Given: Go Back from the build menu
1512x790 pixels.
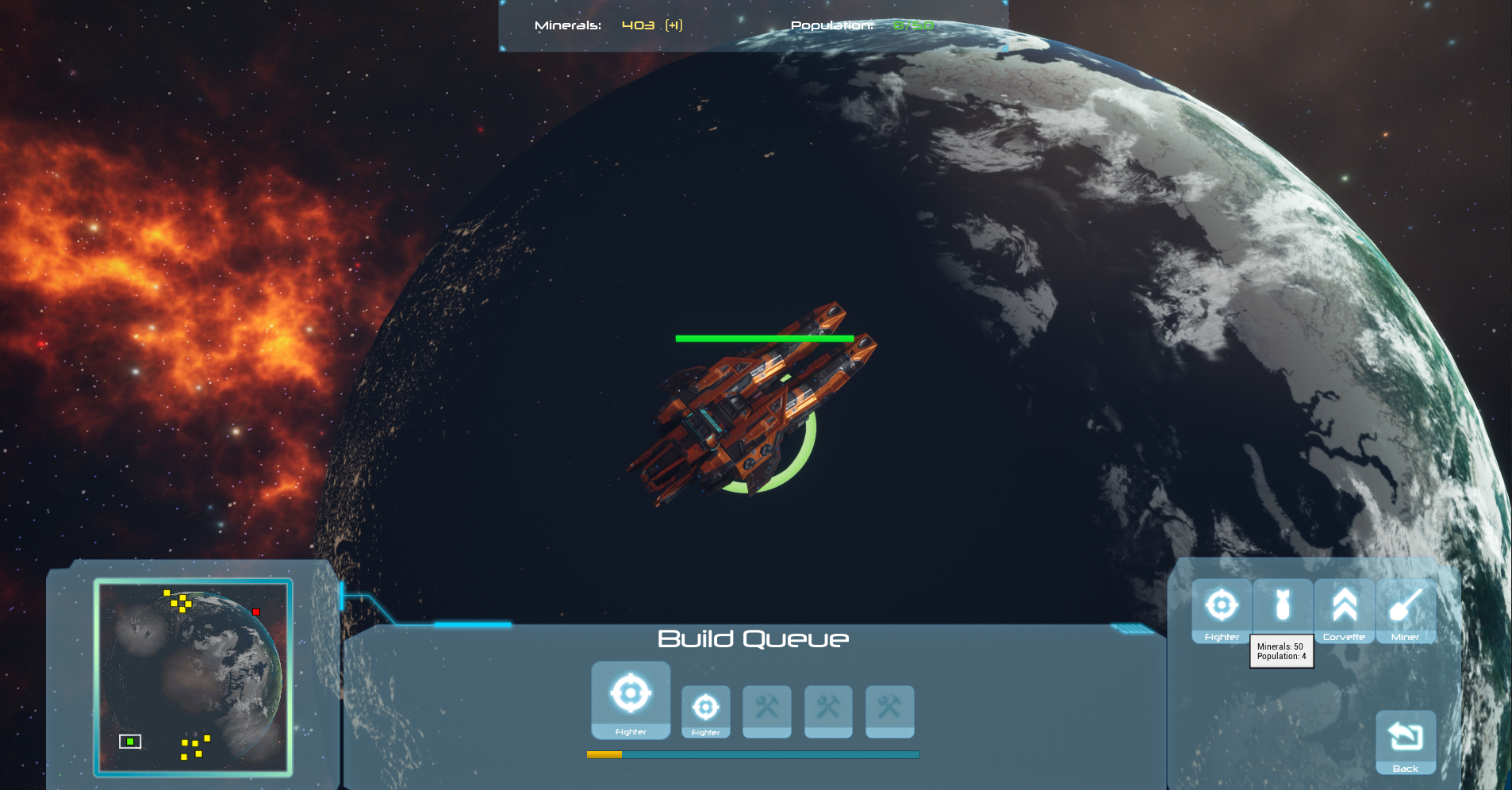Looking at the screenshot, I should 1405,742.
